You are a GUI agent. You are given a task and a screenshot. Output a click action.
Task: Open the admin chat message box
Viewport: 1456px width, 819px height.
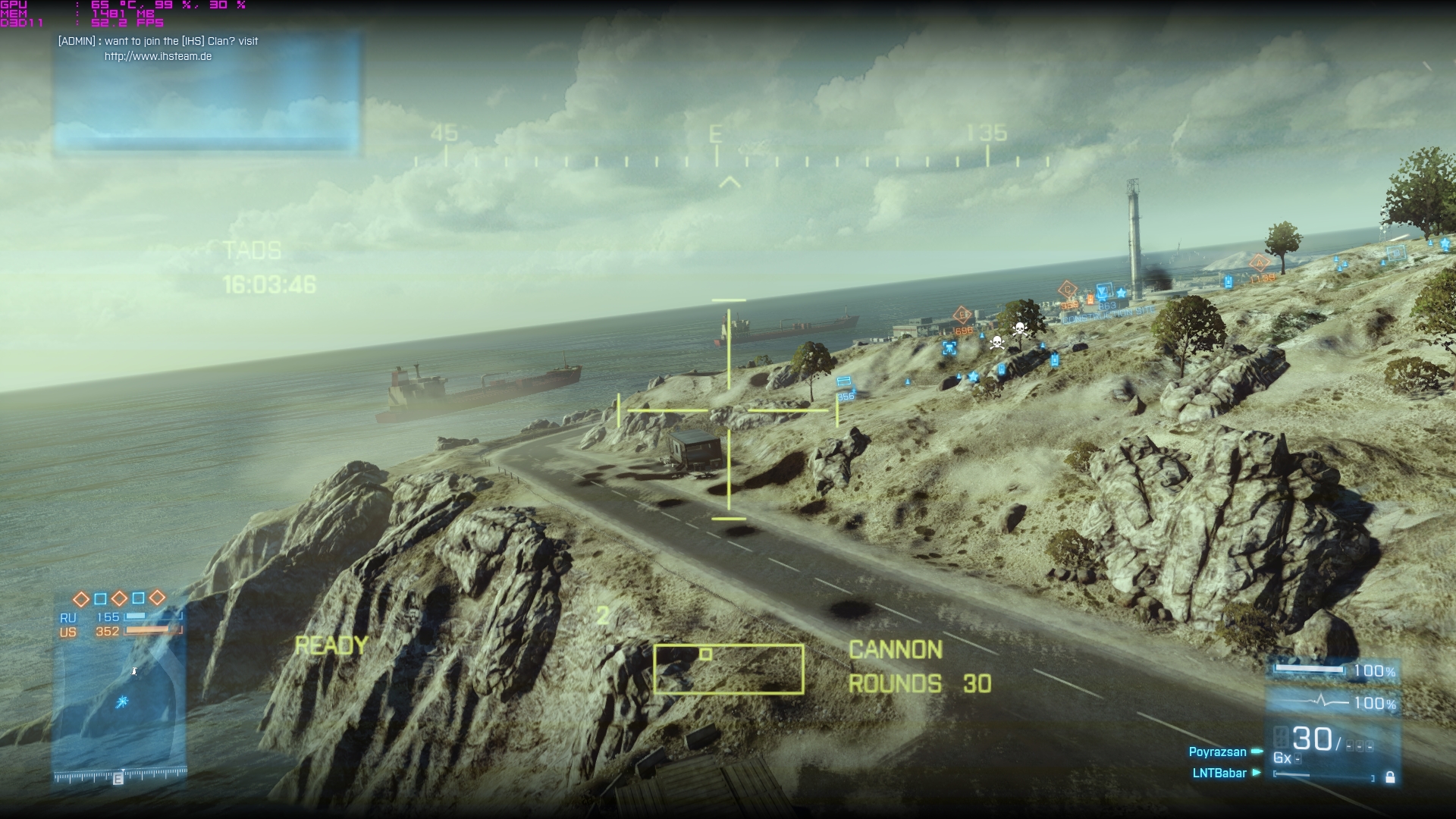pos(206,93)
